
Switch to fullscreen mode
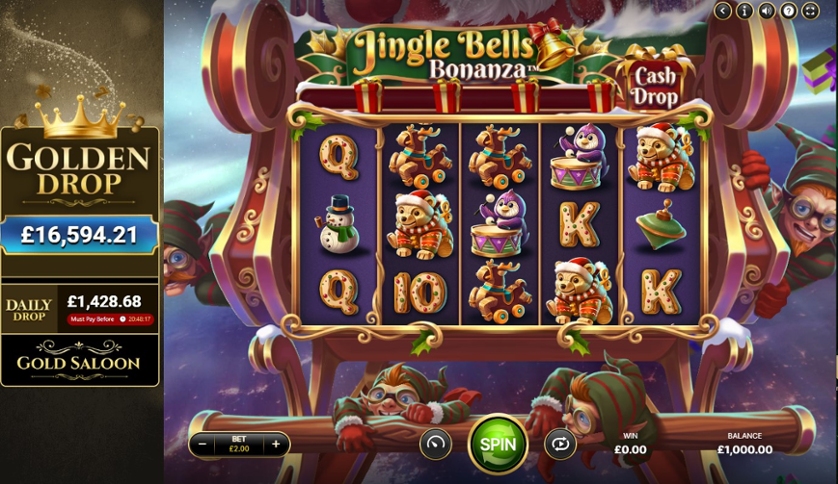coord(811,10)
